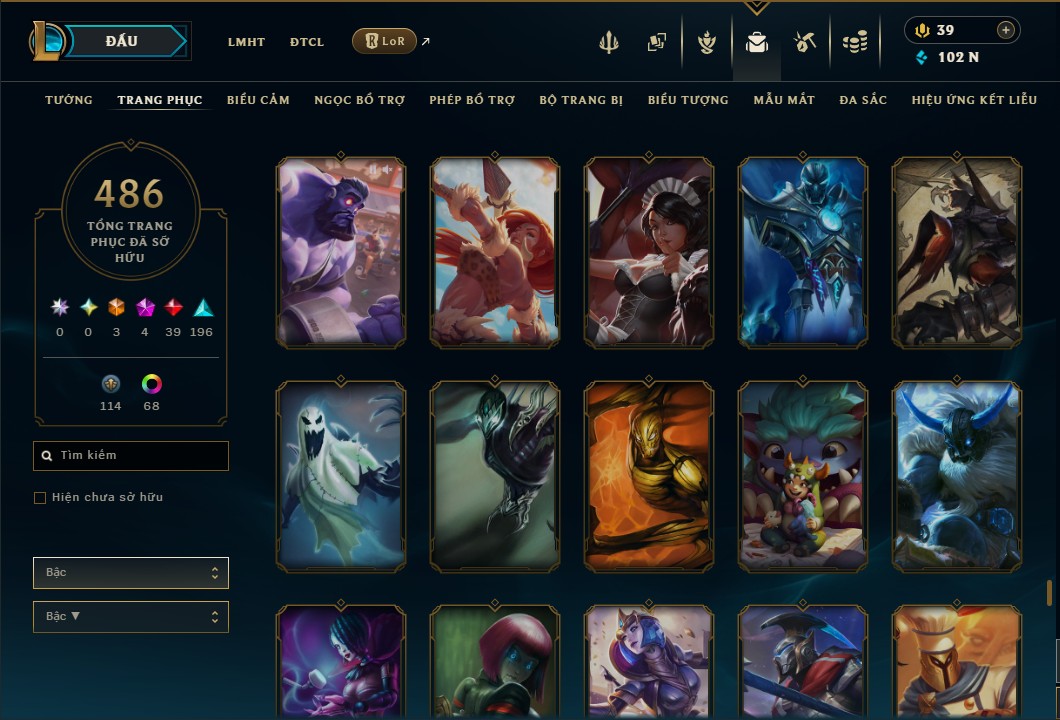The image size is (1060, 720).
Task: Open the ĐA SẮC chromas tab
Action: coord(863,100)
